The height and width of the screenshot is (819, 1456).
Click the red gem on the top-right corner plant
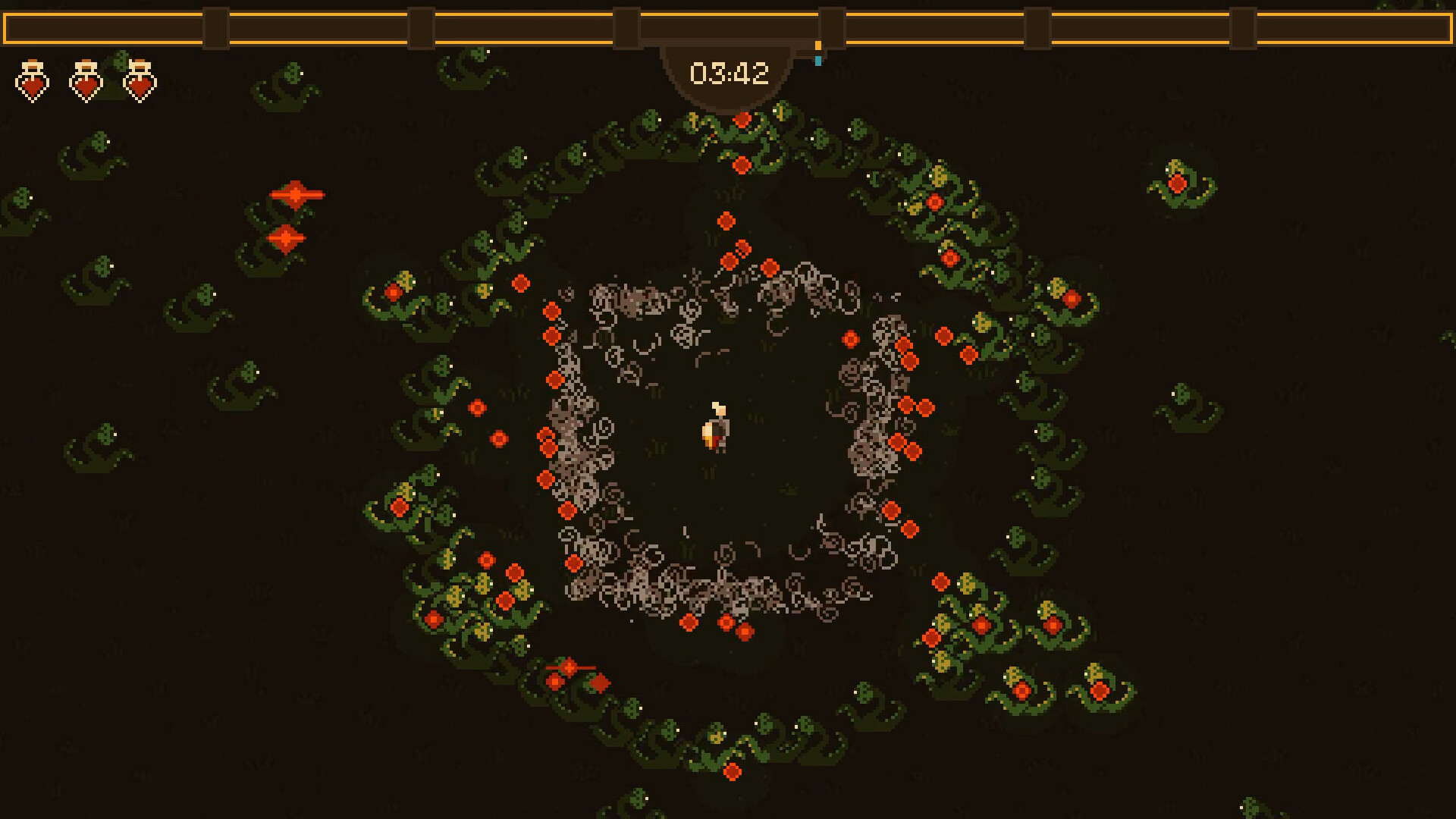pyautogui.click(x=1178, y=182)
